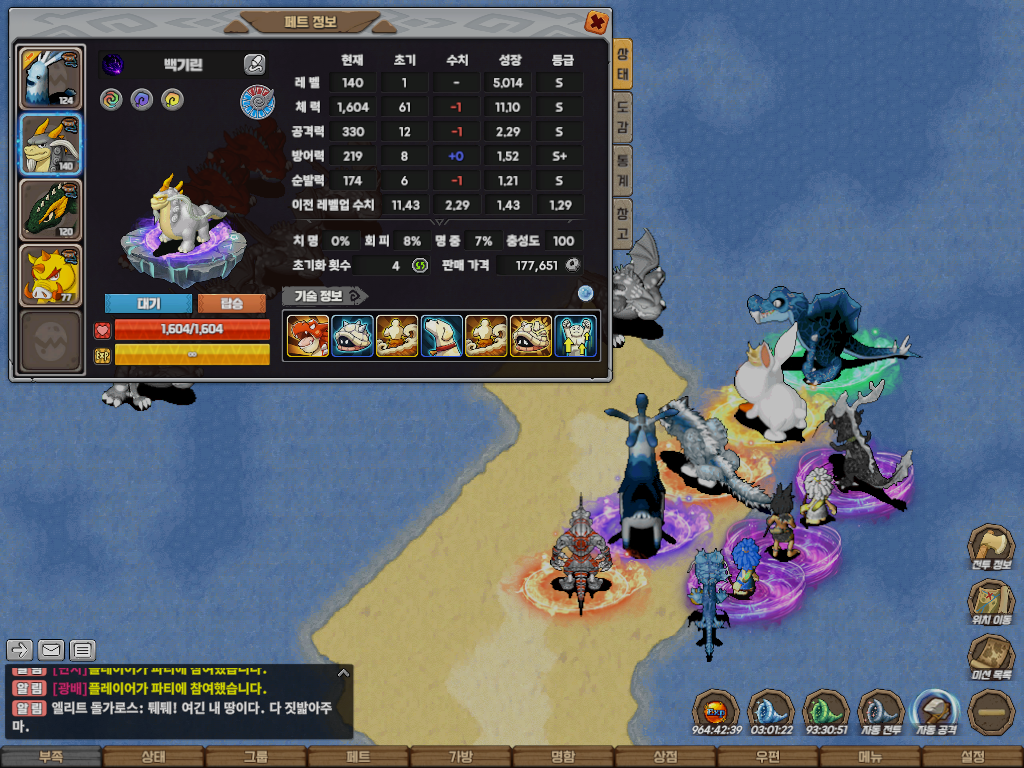Image resolution: width=1024 pixels, height=768 pixels.
Task: Set pet to 대기 standby
Action: point(147,303)
